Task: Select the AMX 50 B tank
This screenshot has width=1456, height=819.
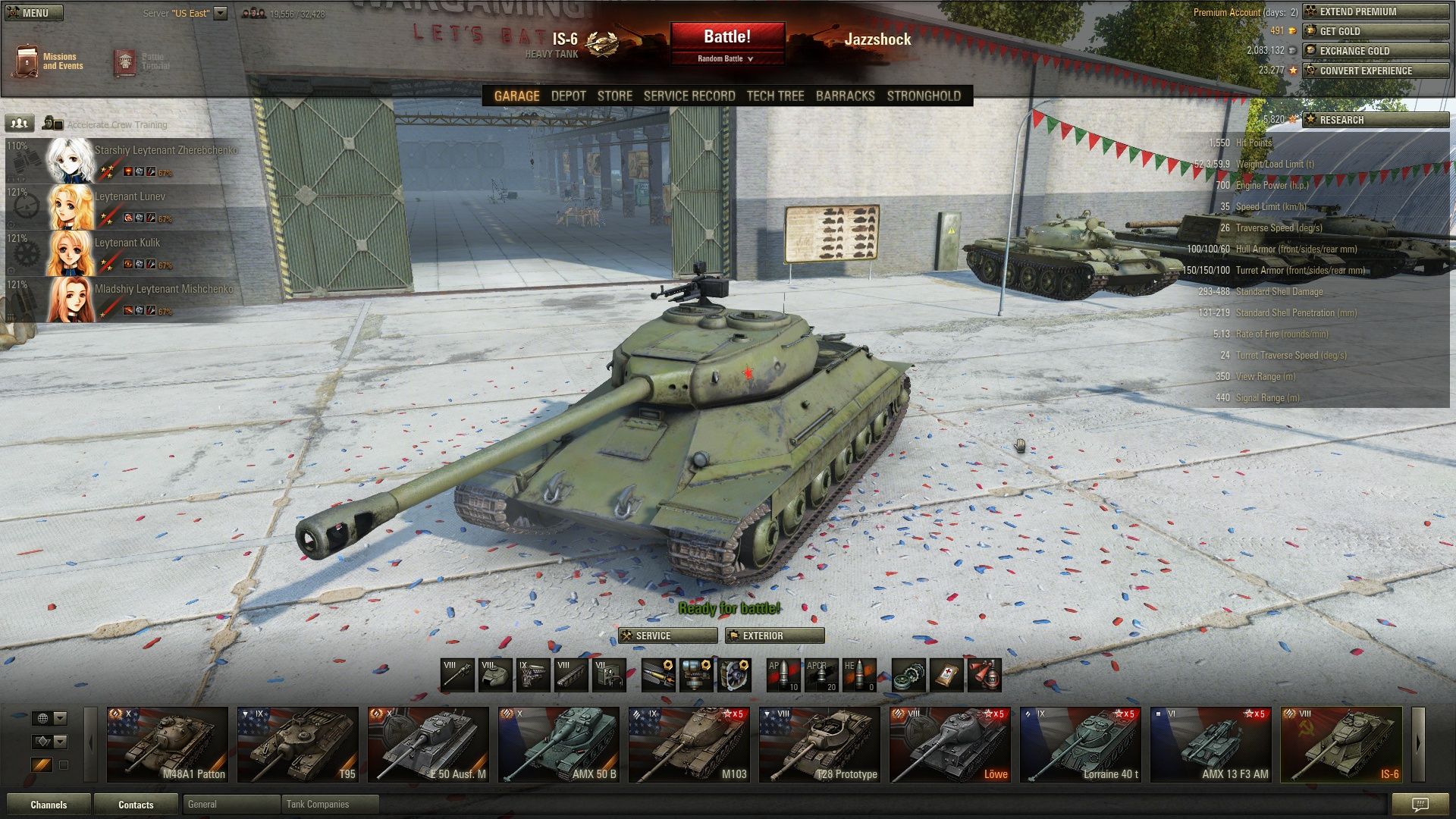Action: point(558,744)
